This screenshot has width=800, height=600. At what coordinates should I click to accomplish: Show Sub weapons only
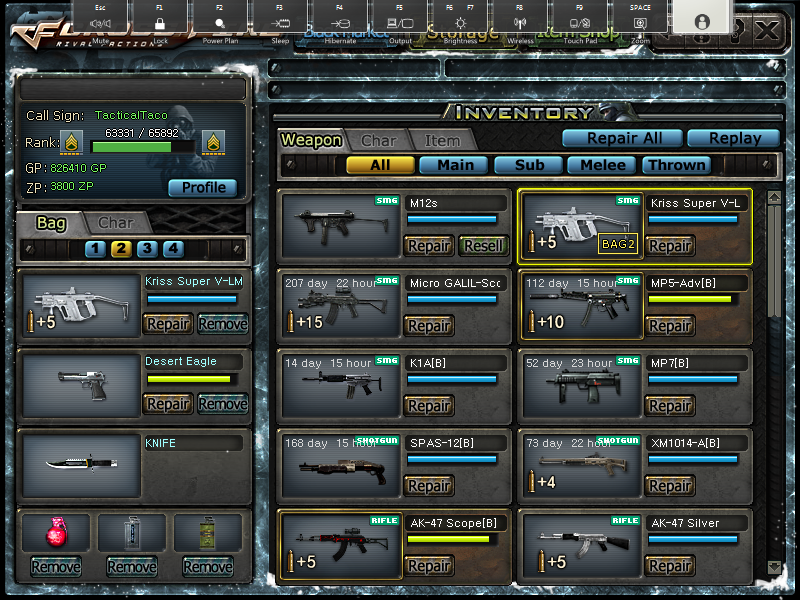pos(529,165)
